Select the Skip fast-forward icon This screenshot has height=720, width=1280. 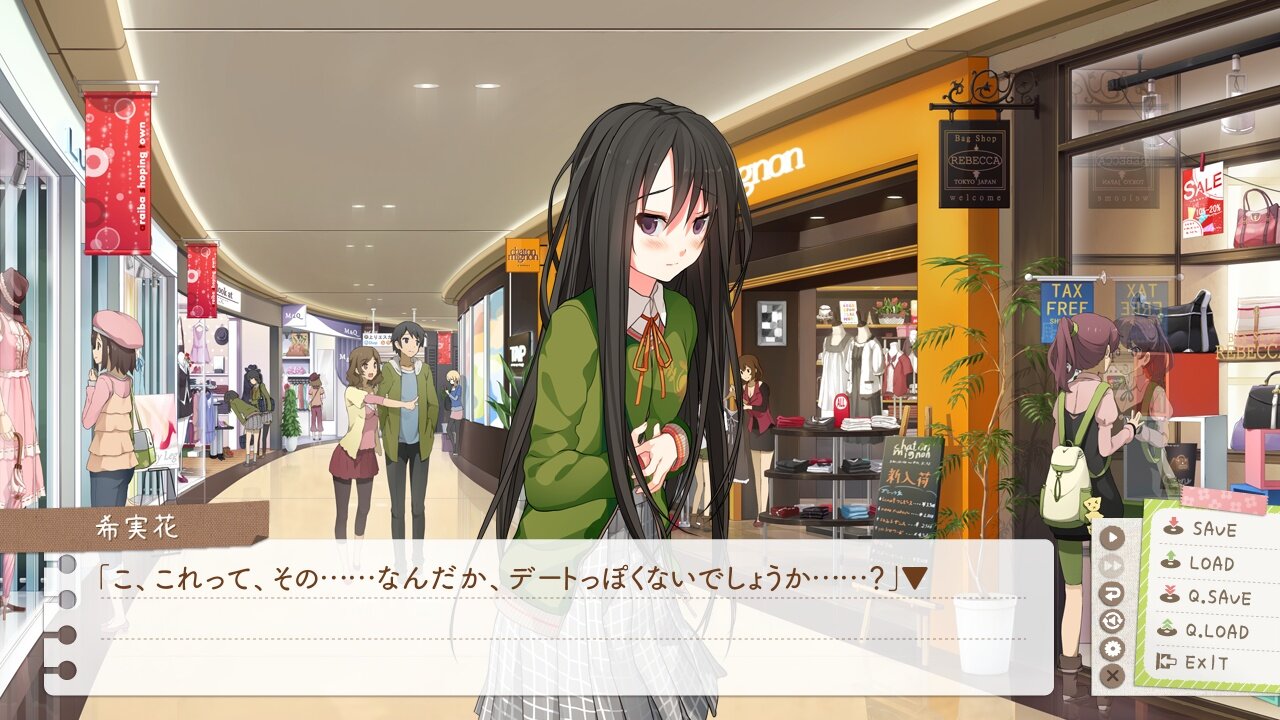[1113, 564]
